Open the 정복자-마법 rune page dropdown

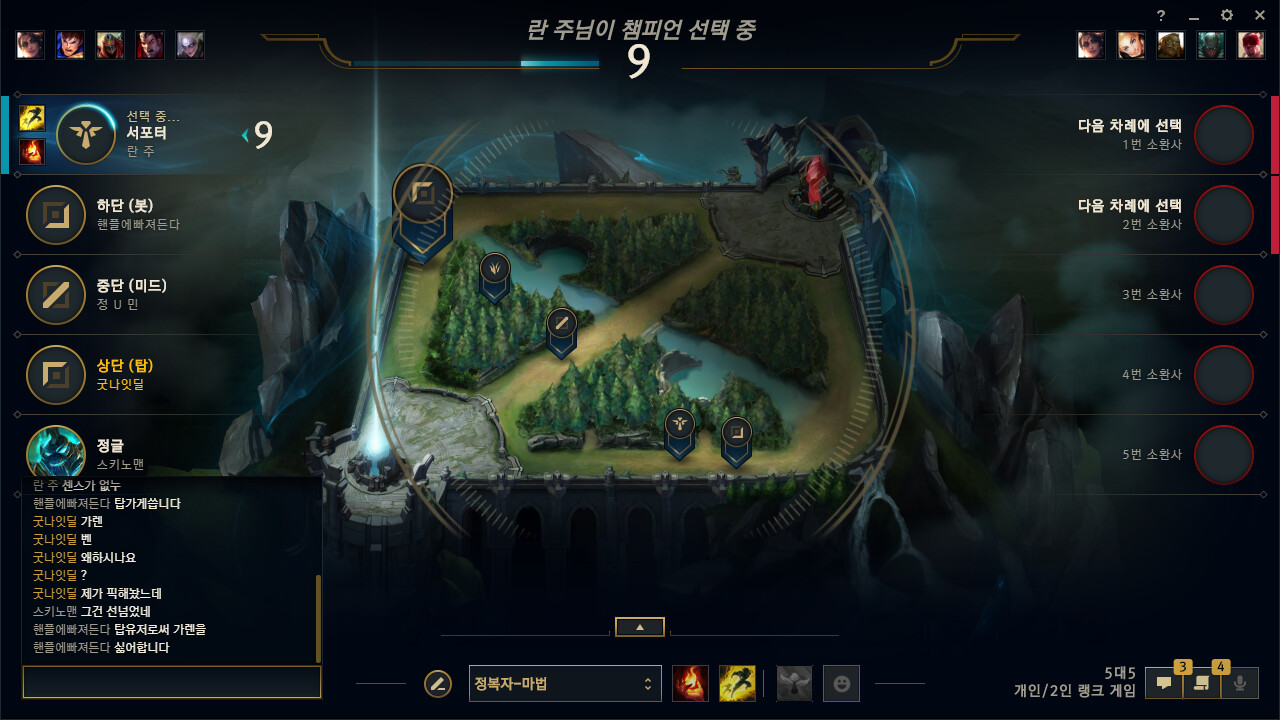click(565, 683)
